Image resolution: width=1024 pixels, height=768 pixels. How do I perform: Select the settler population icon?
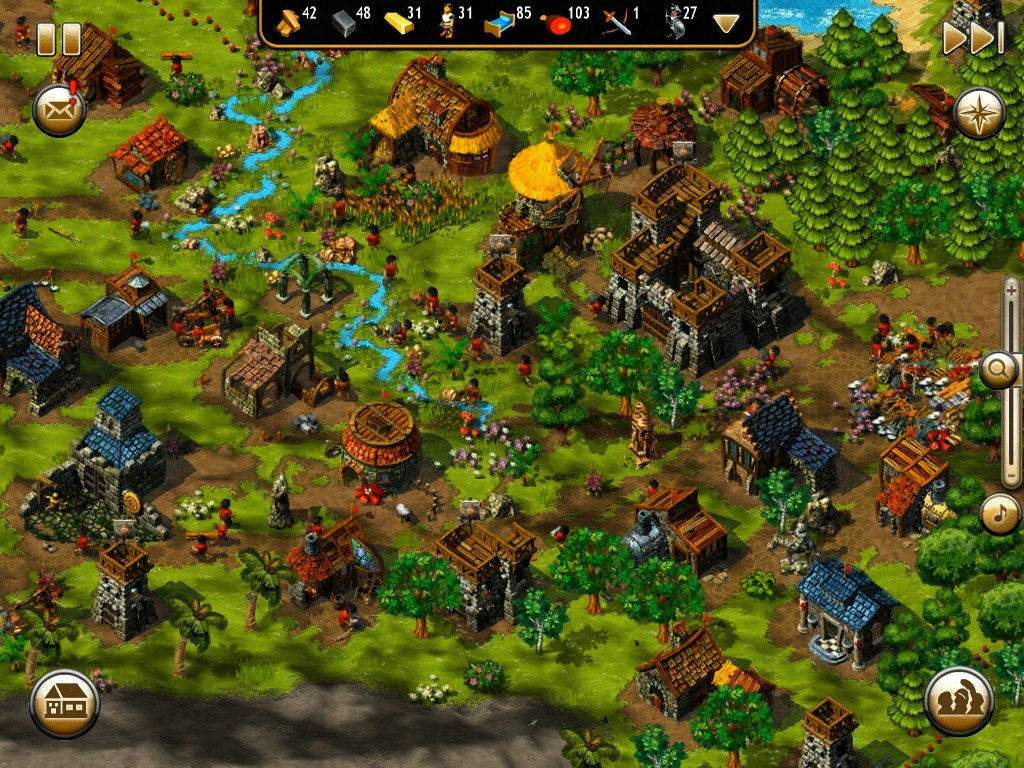click(x=447, y=22)
